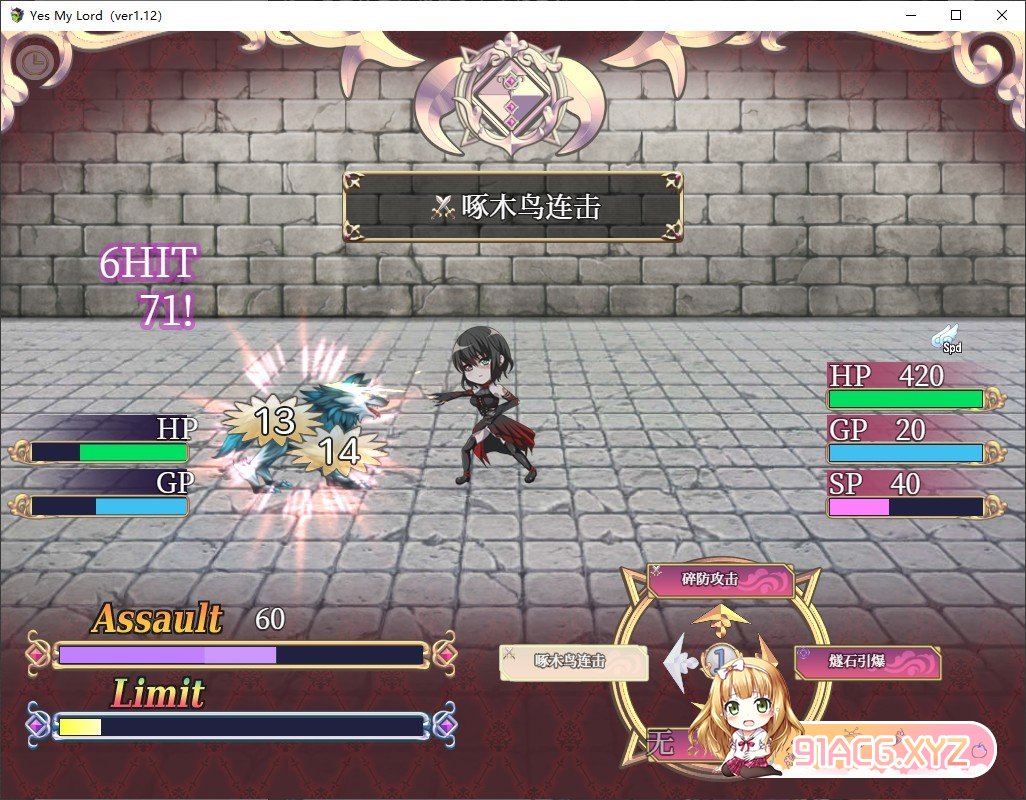Viewport: 1026px width, 800px height.
Task: Choose the 啄木鸟连击 skill on the wheel
Action: click(x=573, y=662)
